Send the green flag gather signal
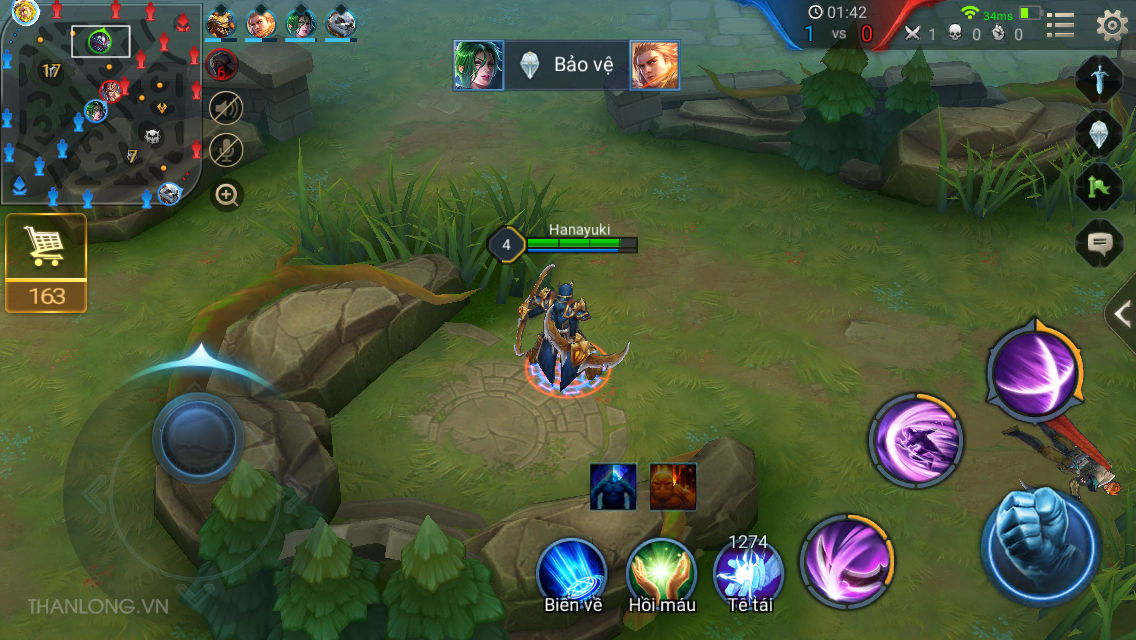This screenshot has width=1136, height=640. point(1099,187)
